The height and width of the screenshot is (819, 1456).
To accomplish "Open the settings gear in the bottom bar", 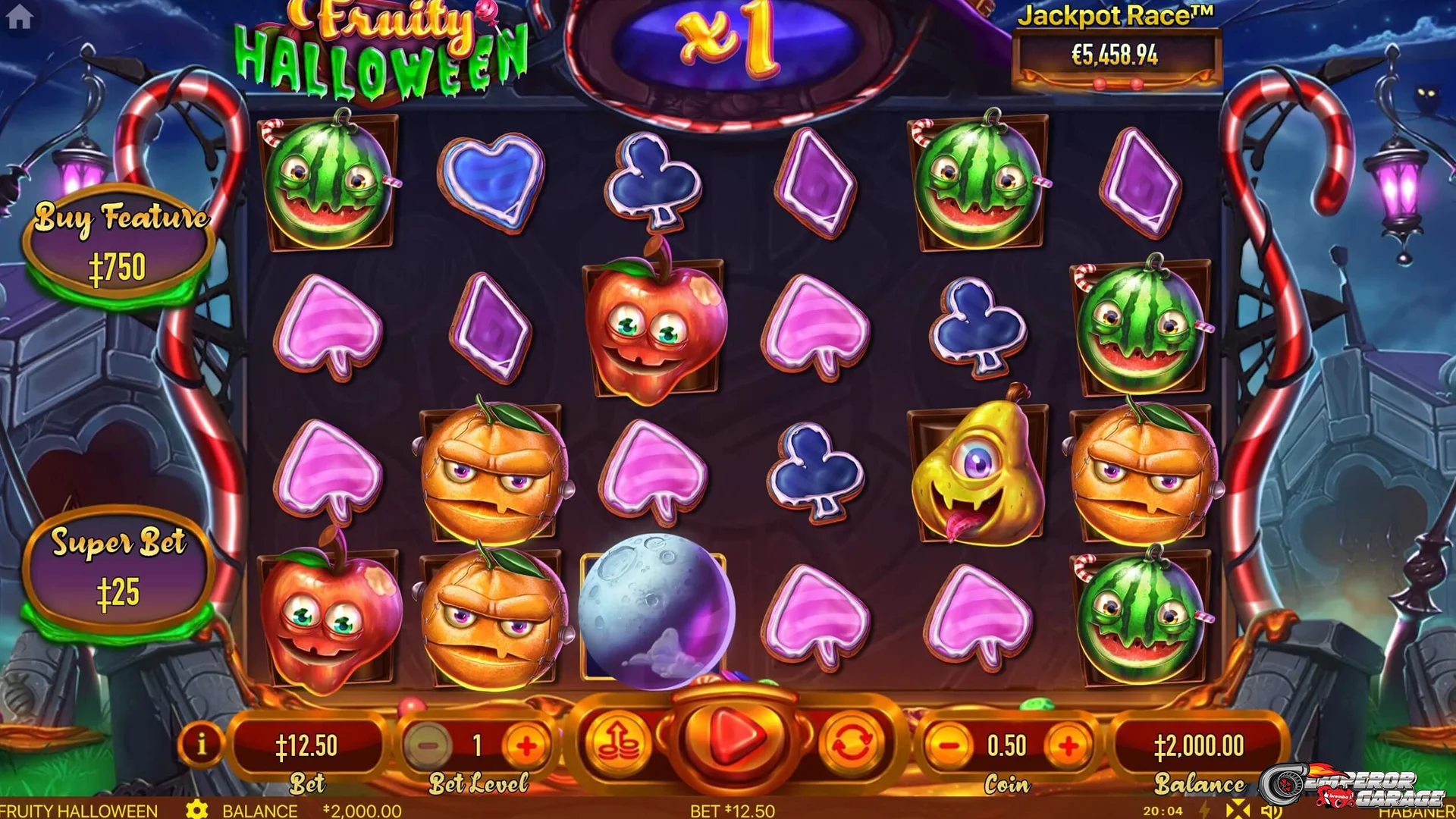I will 199,811.
